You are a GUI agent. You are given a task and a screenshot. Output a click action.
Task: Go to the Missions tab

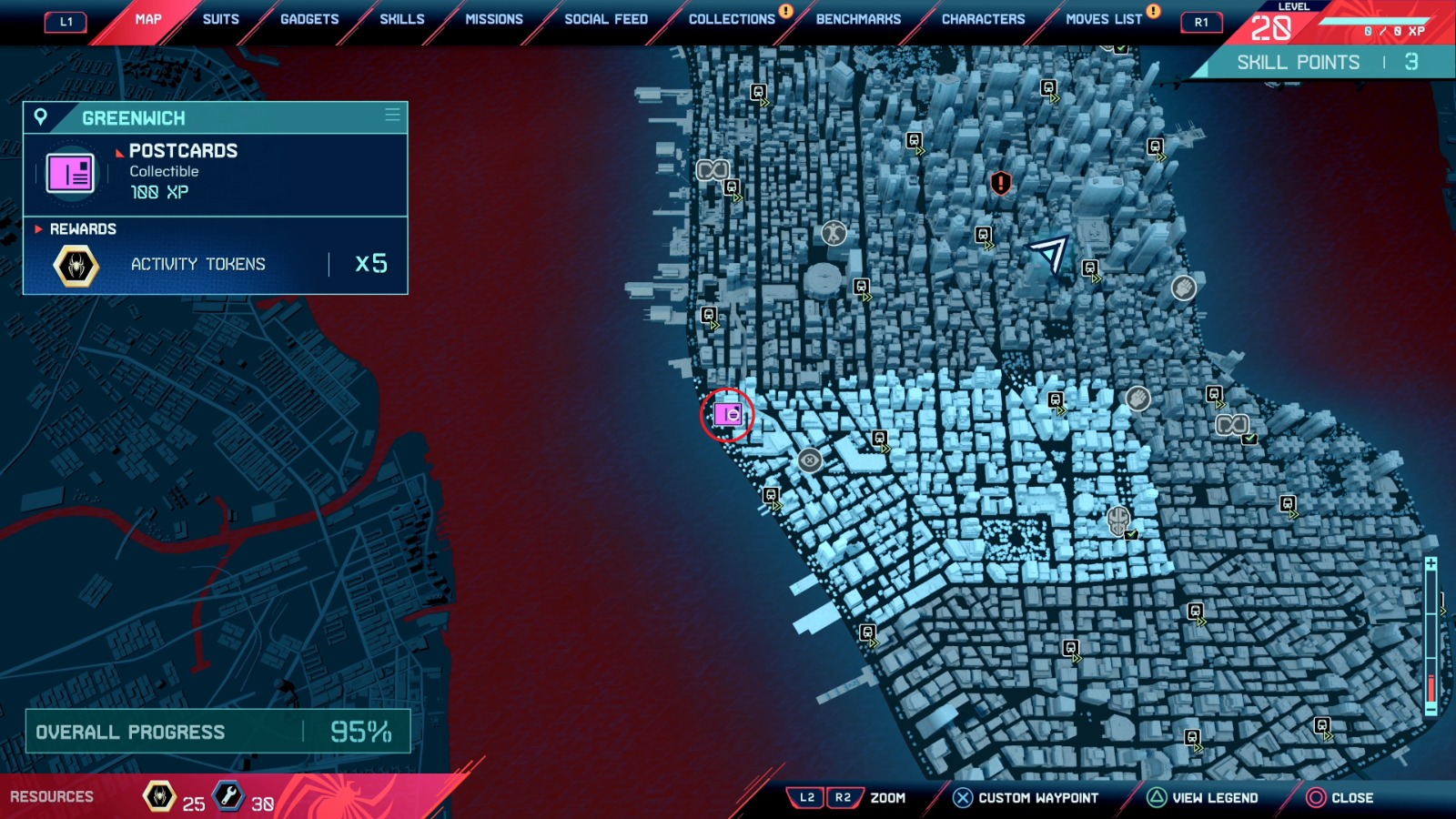(x=494, y=19)
